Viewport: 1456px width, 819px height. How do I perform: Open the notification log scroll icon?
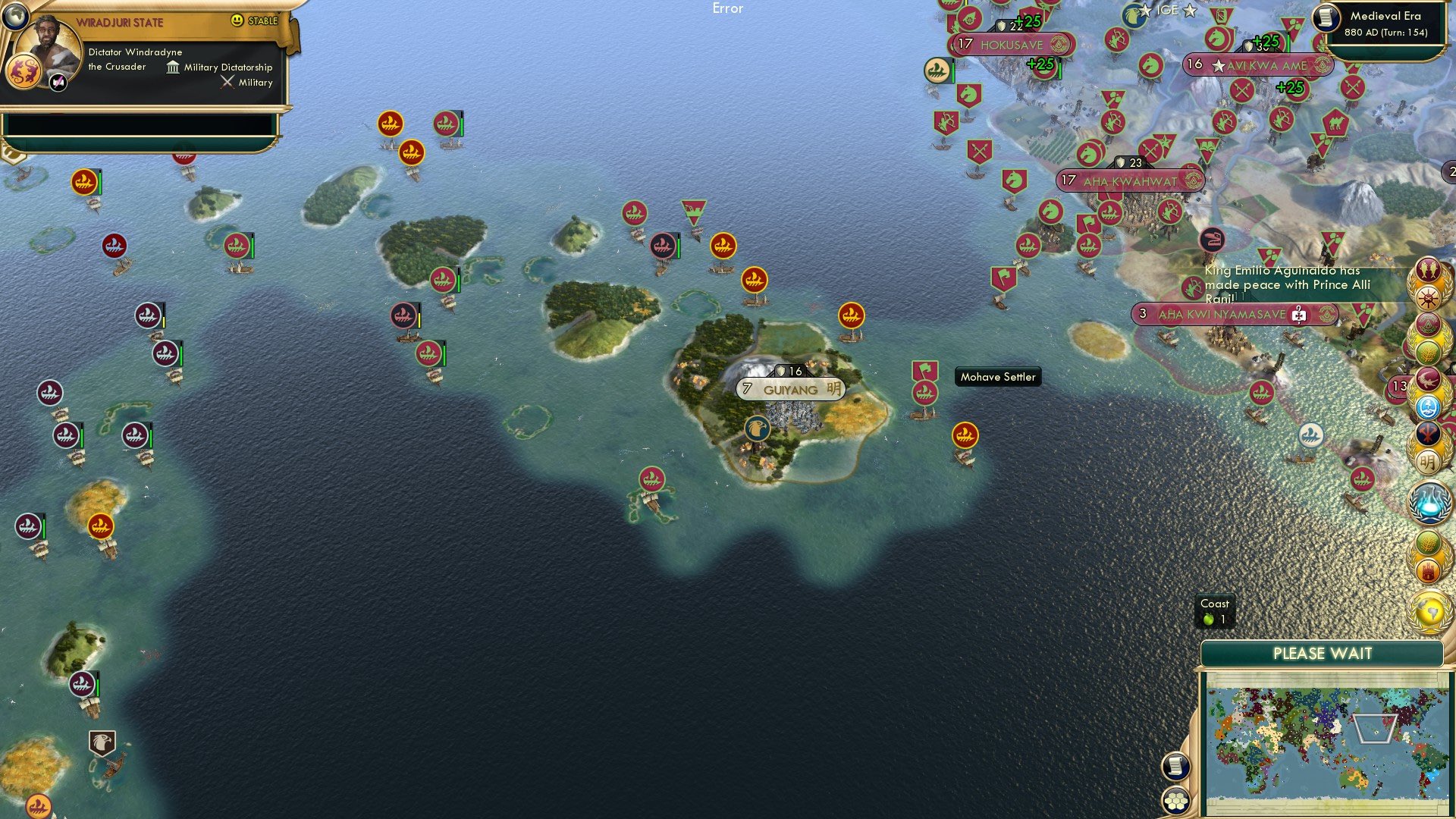click(1175, 766)
